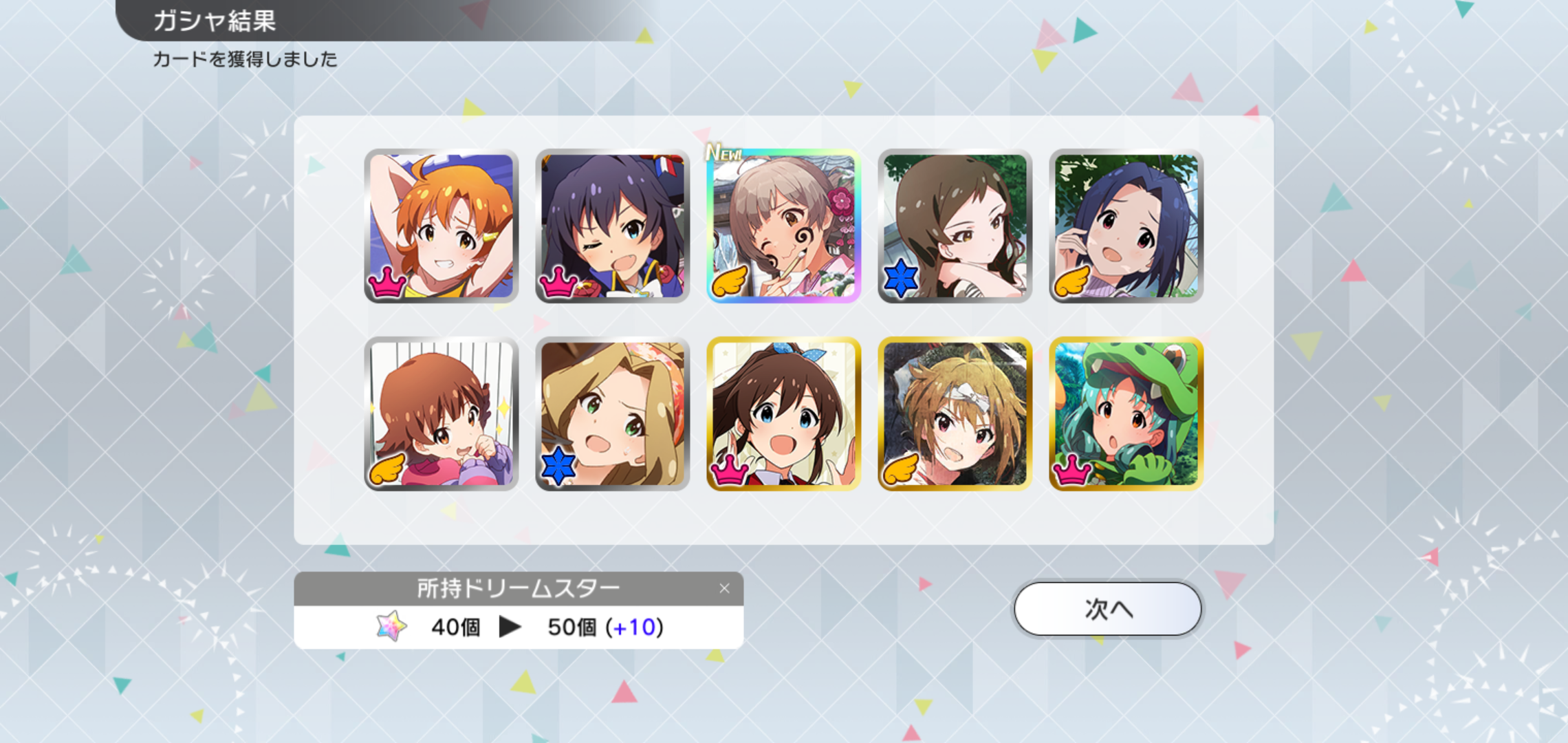Select the short brown-haired girl in pink card
1568x743 pixels.
pyautogui.click(x=442, y=413)
